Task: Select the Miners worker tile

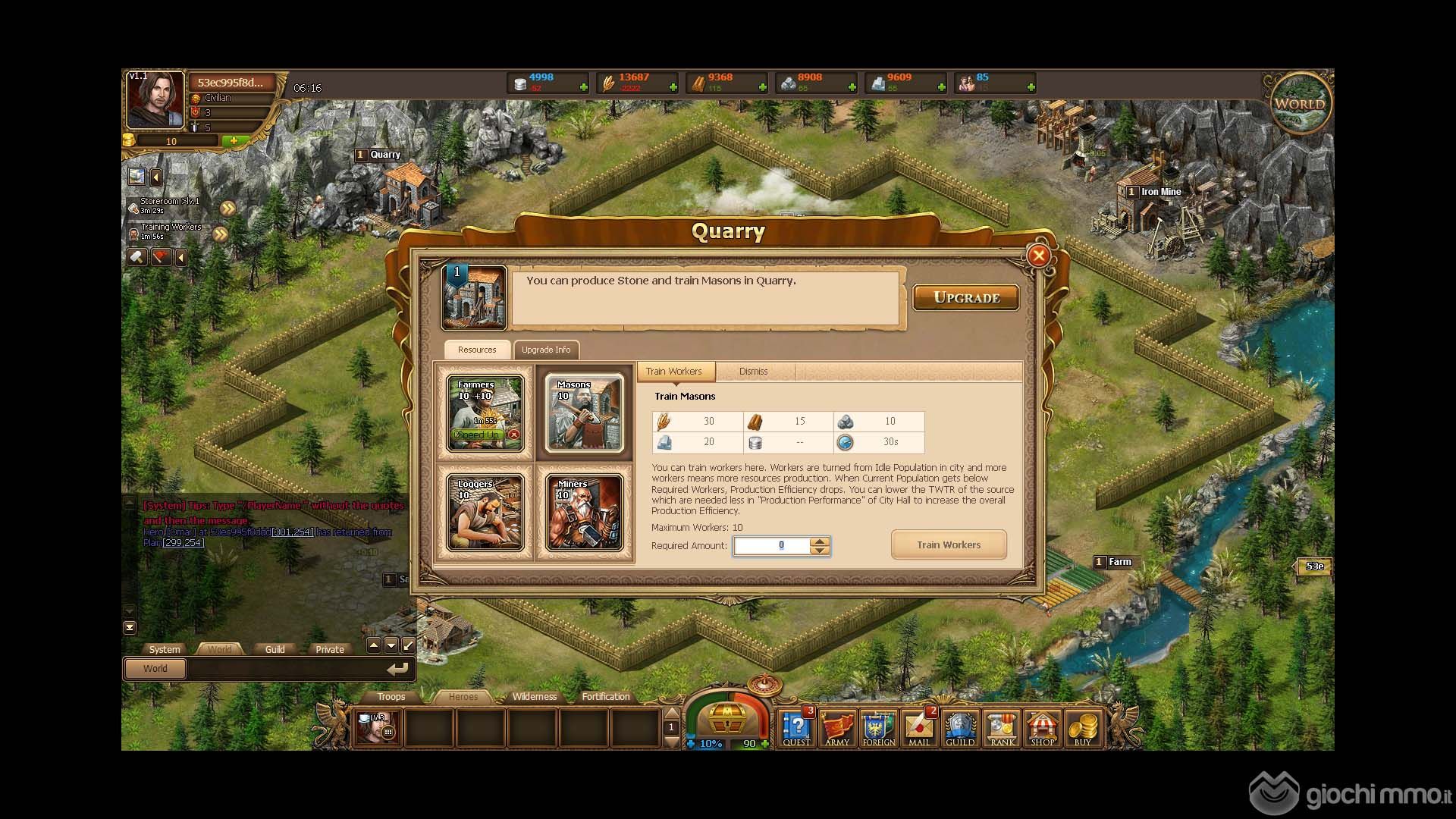Action: [x=584, y=513]
